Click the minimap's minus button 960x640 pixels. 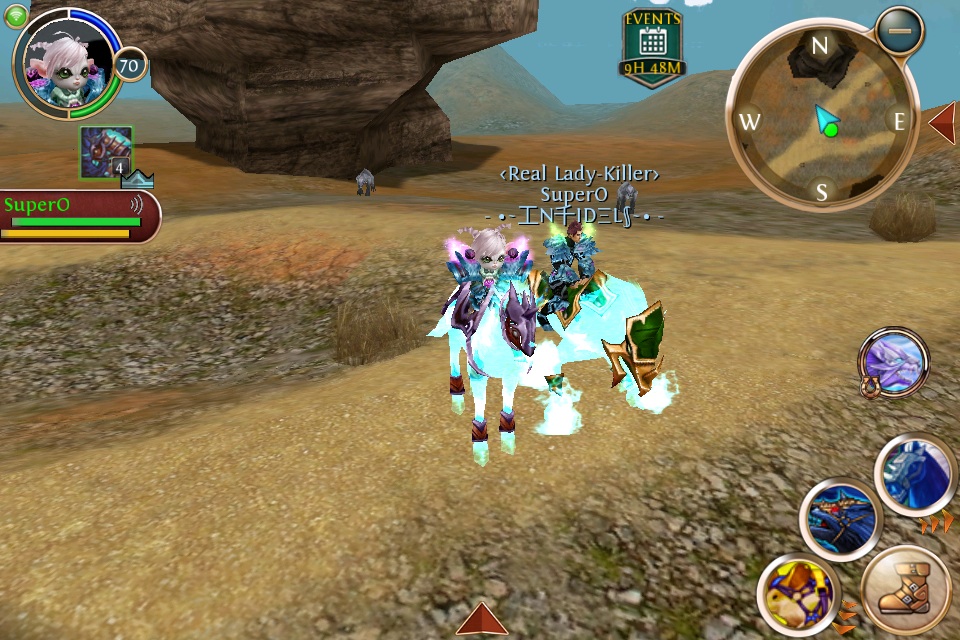(x=899, y=31)
